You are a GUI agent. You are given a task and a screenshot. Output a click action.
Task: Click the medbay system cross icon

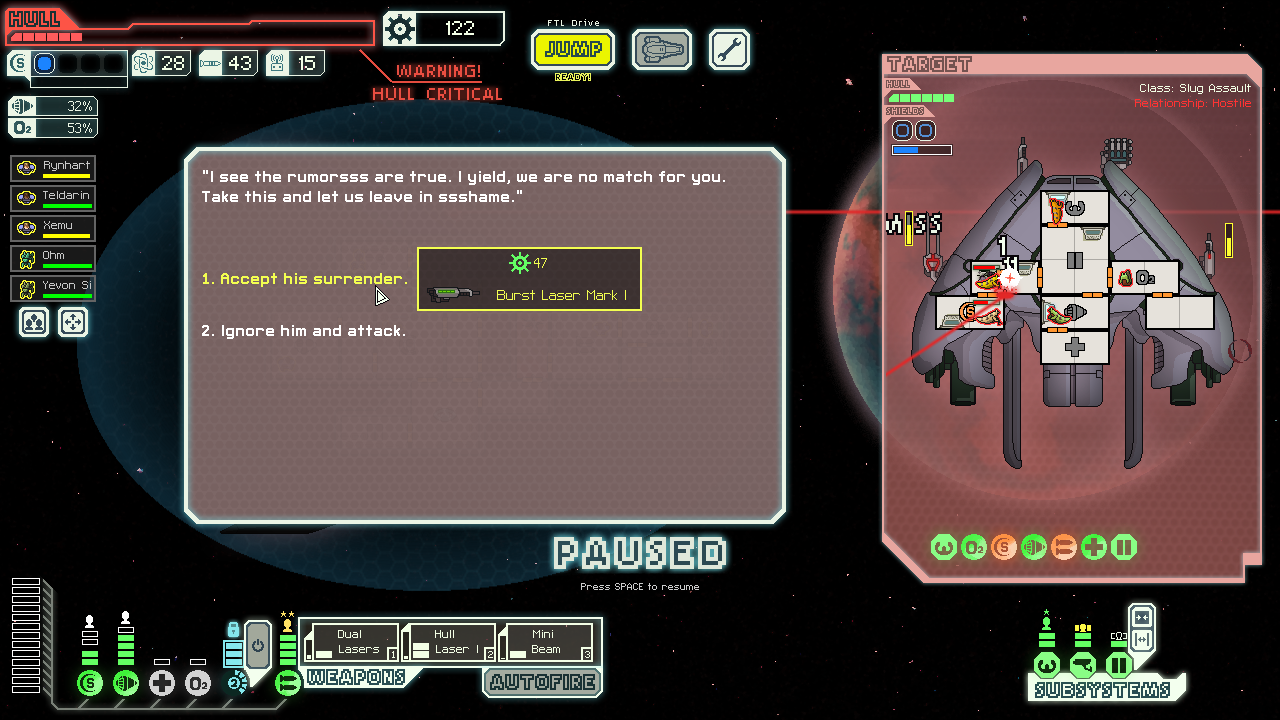[162, 683]
